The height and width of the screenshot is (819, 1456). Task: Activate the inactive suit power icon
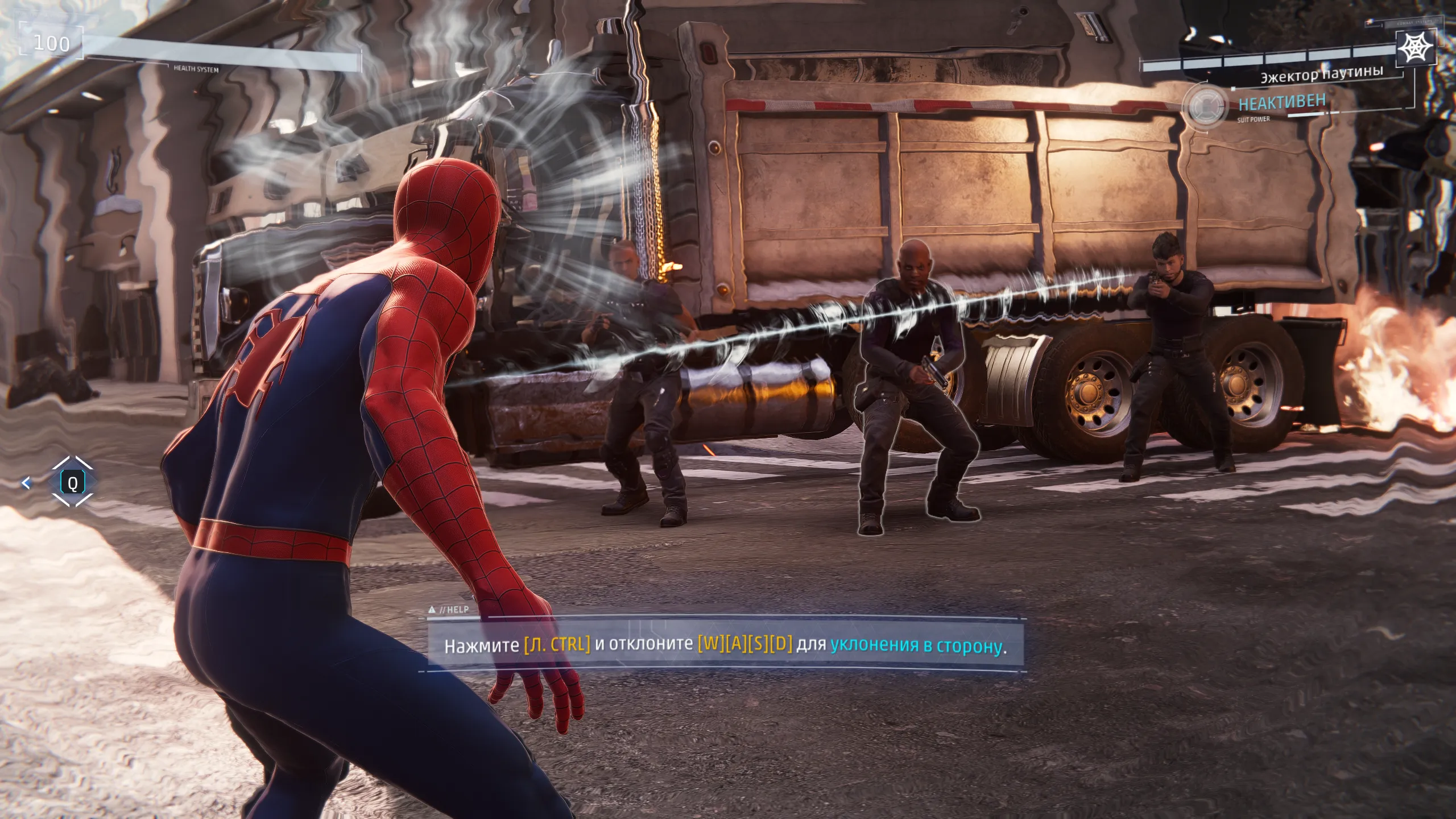(x=1203, y=106)
